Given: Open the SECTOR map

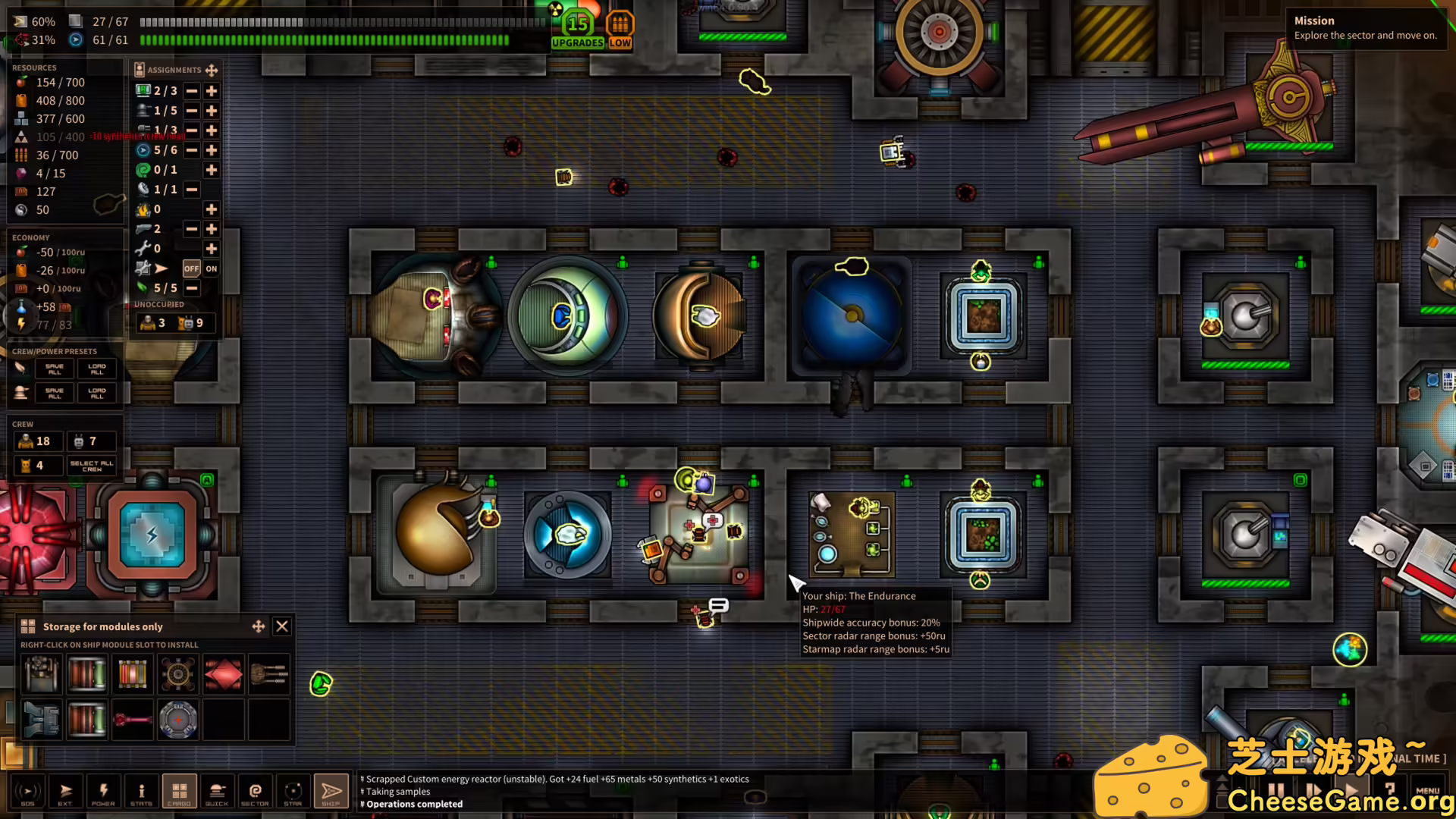Looking at the screenshot, I should click(256, 791).
